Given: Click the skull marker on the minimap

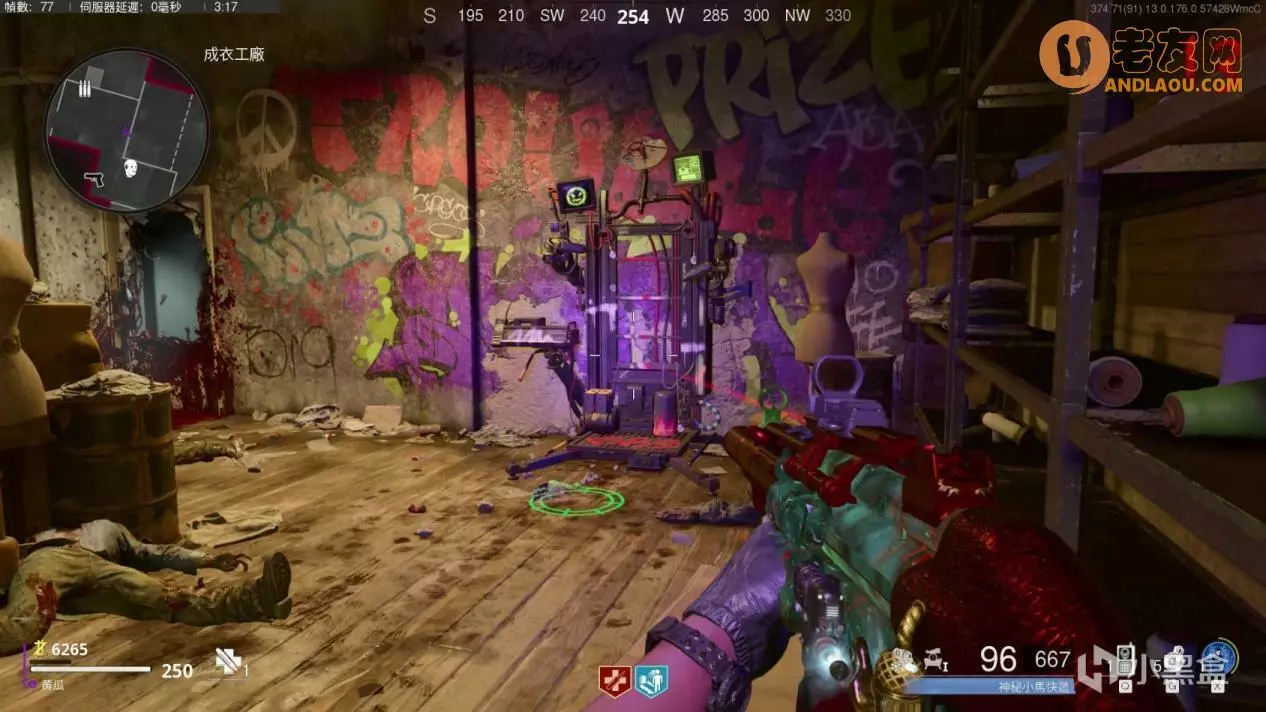Looking at the screenshot, I should [130, 168].
